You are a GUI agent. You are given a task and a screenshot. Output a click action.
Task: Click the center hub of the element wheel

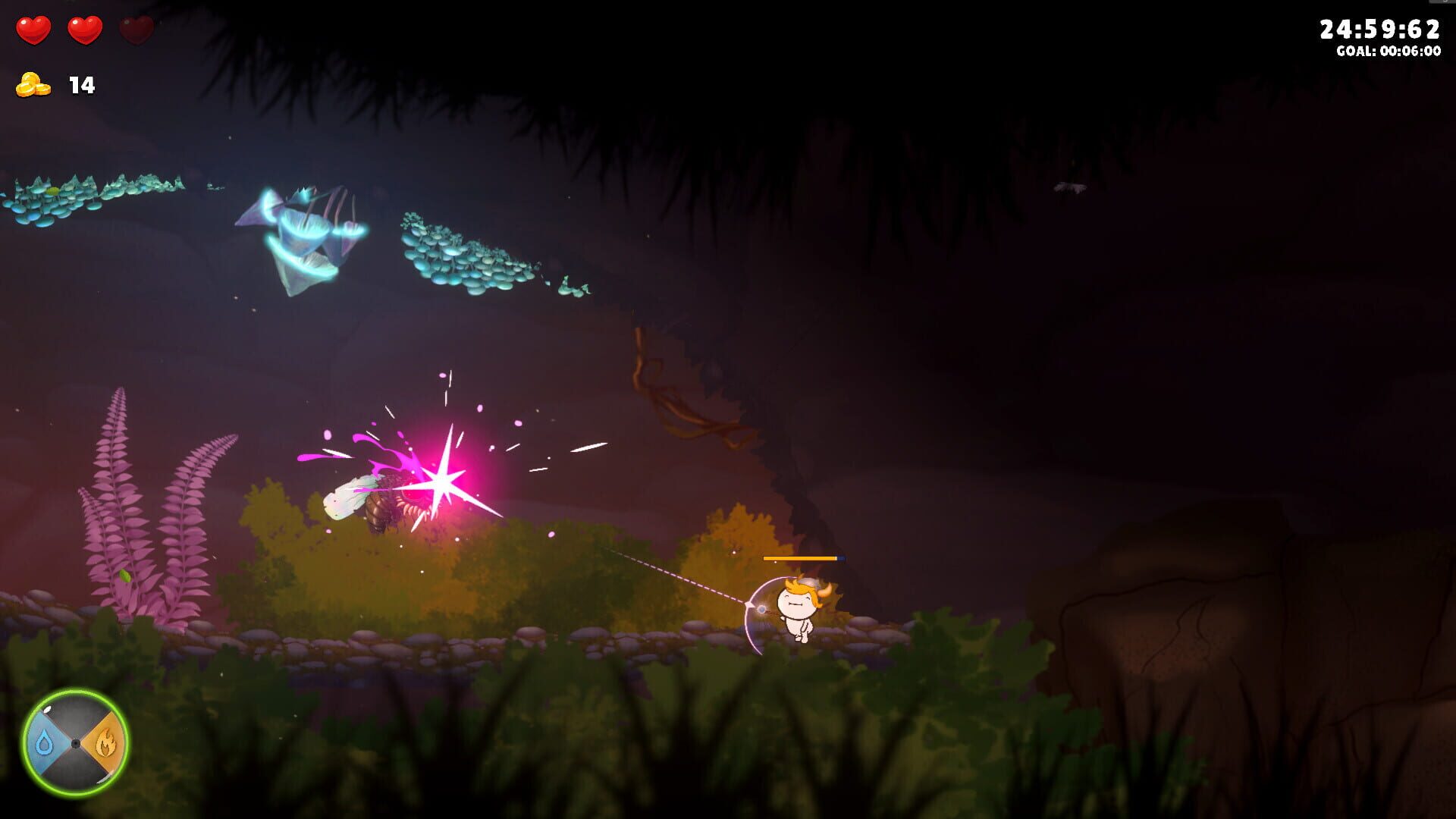click(77, 741)
